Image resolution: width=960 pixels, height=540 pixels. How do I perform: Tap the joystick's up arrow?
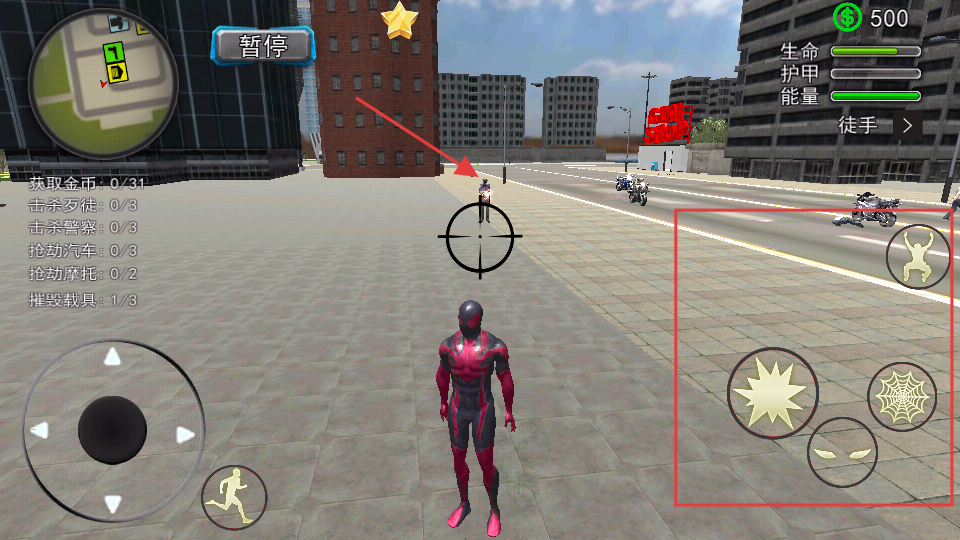click(x=113, y=357)
